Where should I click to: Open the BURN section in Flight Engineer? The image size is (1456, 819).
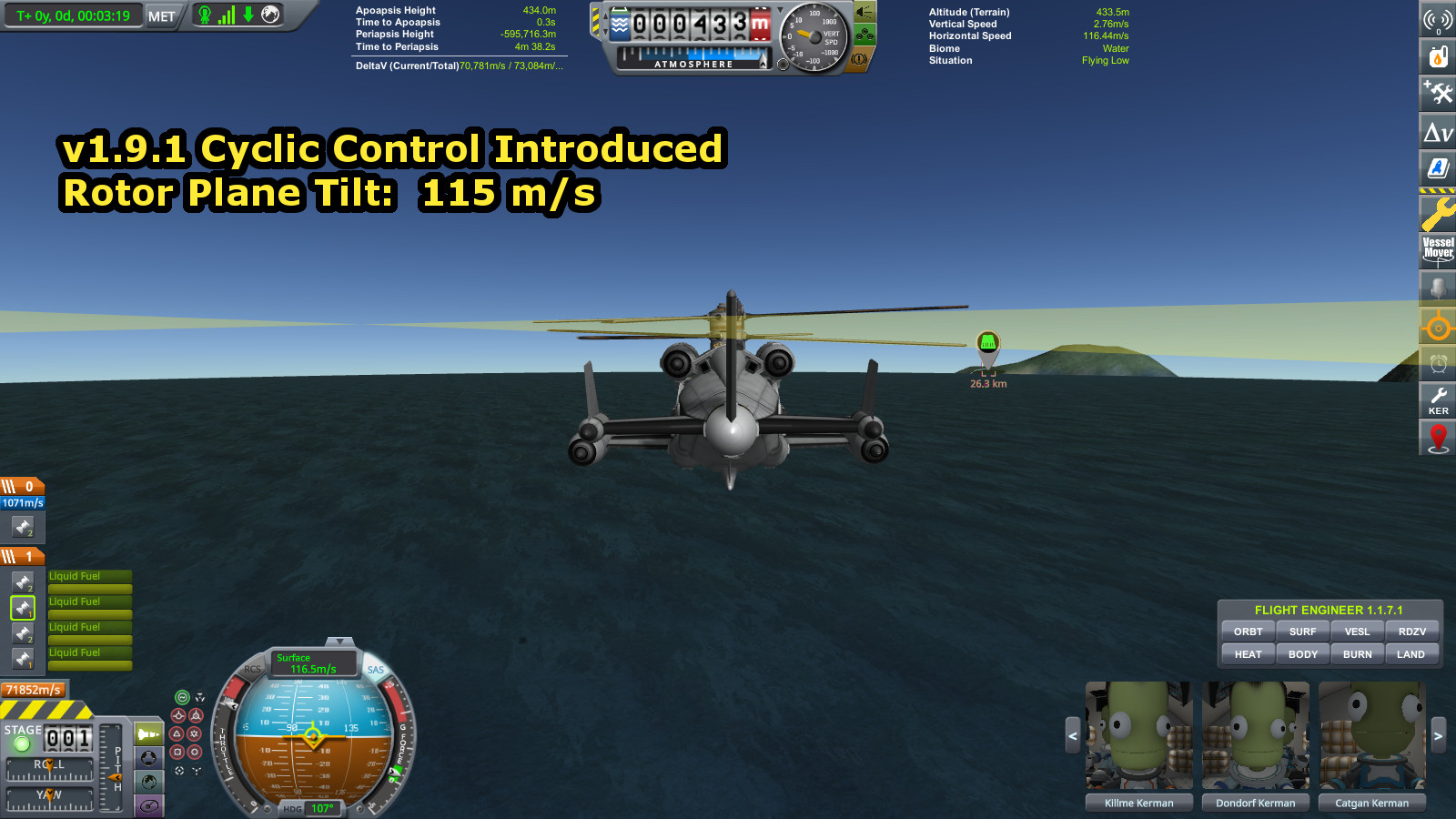1357,654
